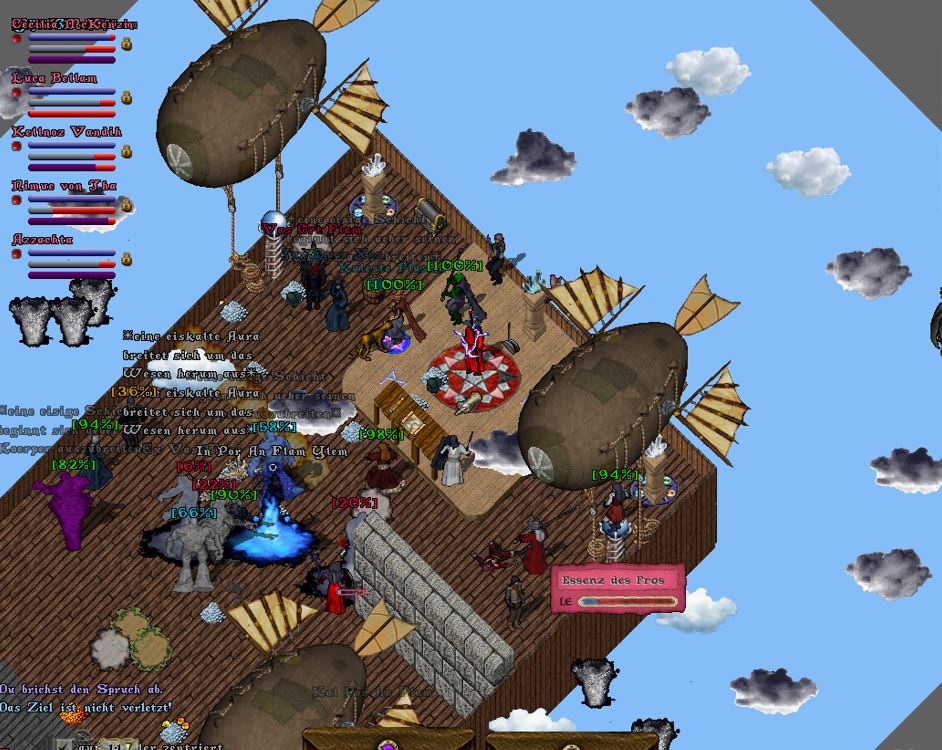Toggle the padlock on Cecilia McKenzie's bar
This screenshot has width=942, height=750.
click(x=127, y=44)
